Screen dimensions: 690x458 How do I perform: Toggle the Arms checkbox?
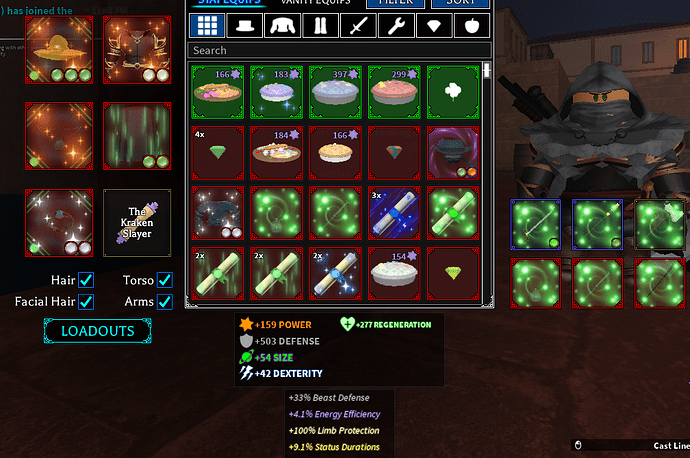(x=165, y=301)
